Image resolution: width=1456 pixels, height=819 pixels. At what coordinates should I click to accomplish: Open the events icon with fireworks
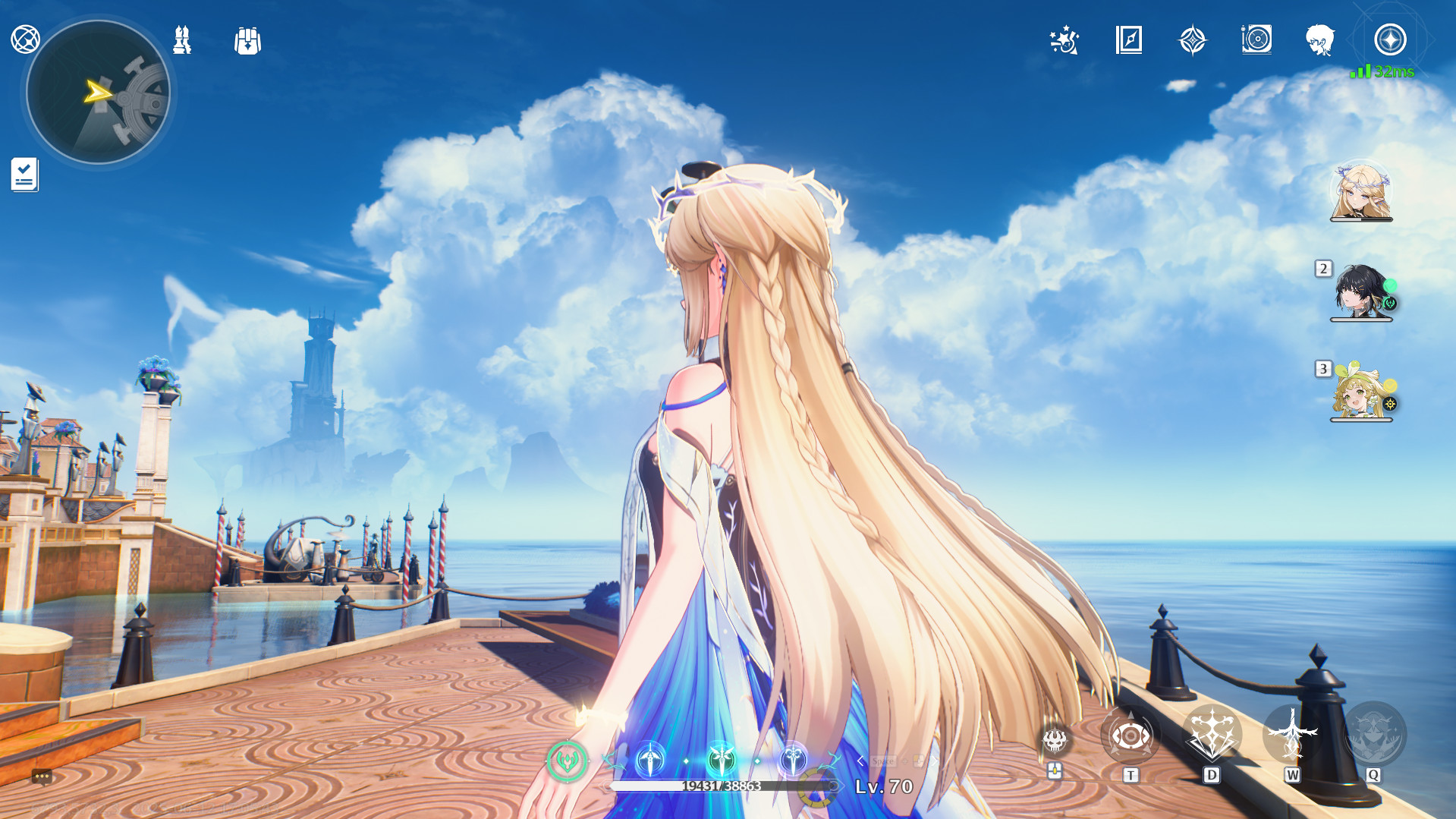point(1064,42)
